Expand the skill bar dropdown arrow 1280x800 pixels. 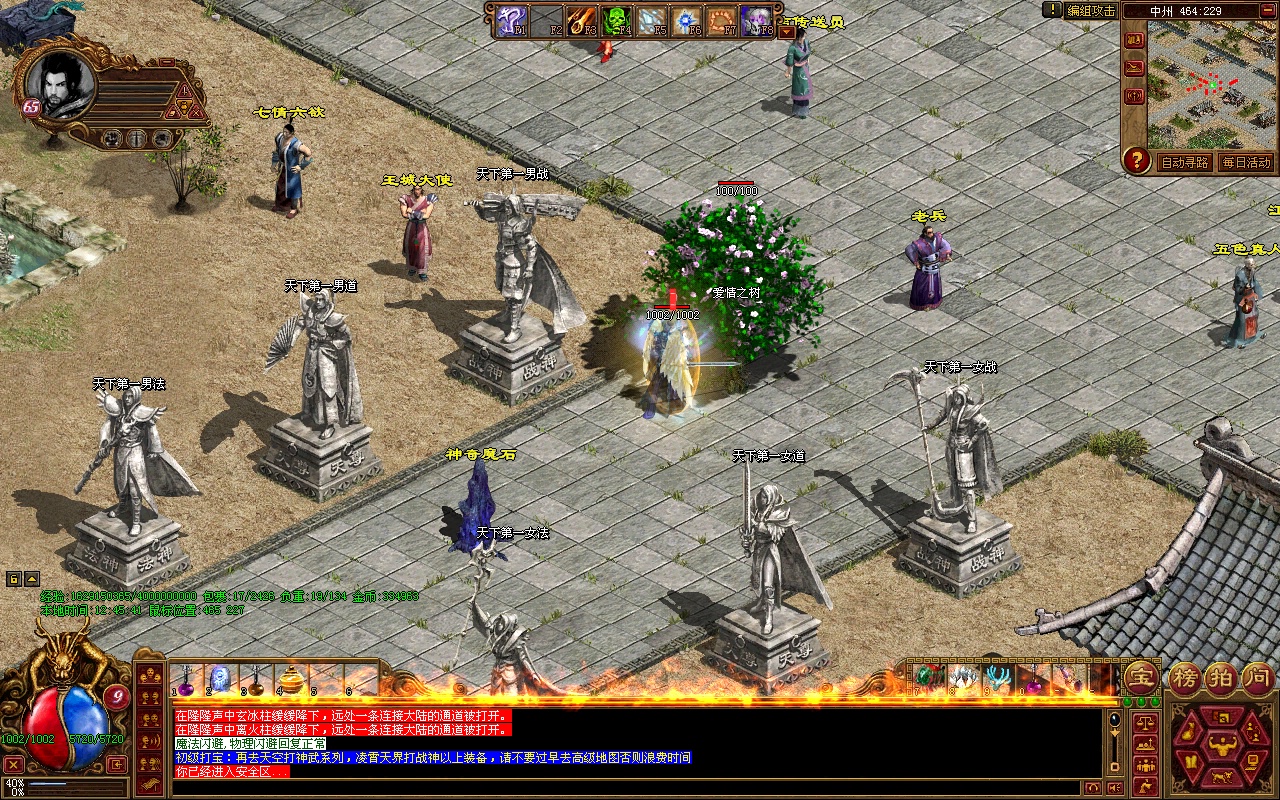(786, 31)
